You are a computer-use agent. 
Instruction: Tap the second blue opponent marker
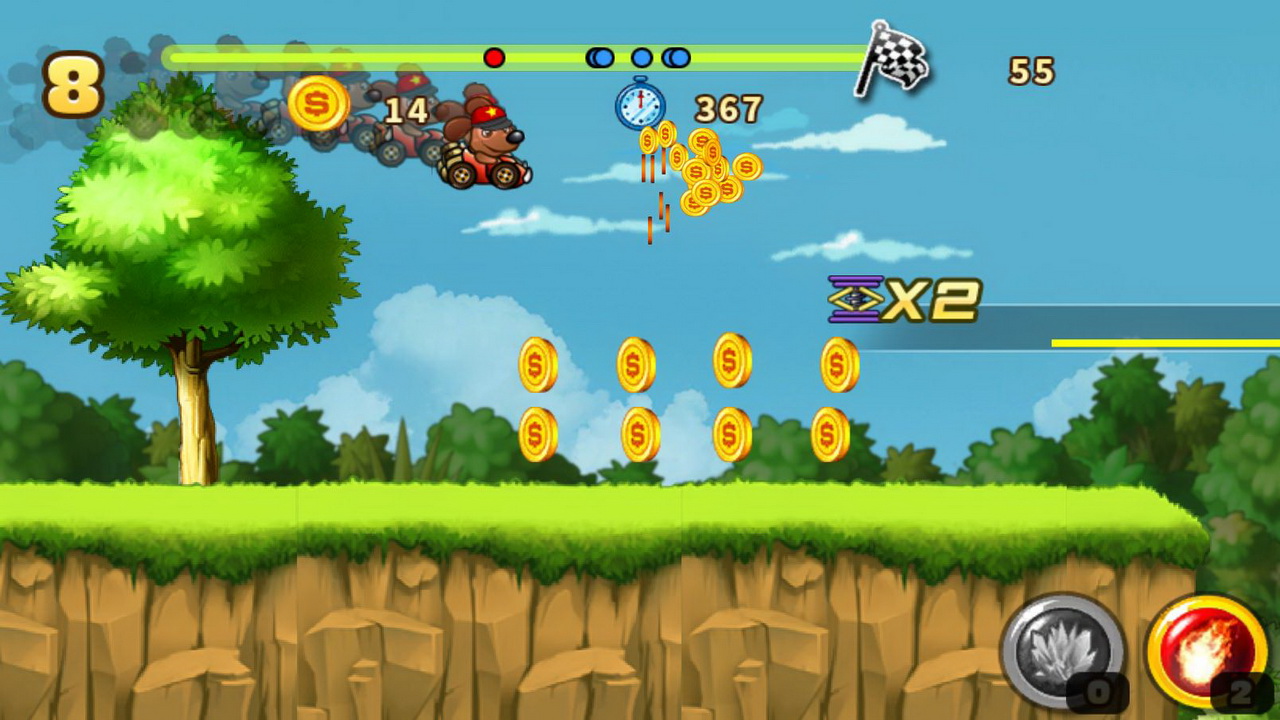click(641, 58)
